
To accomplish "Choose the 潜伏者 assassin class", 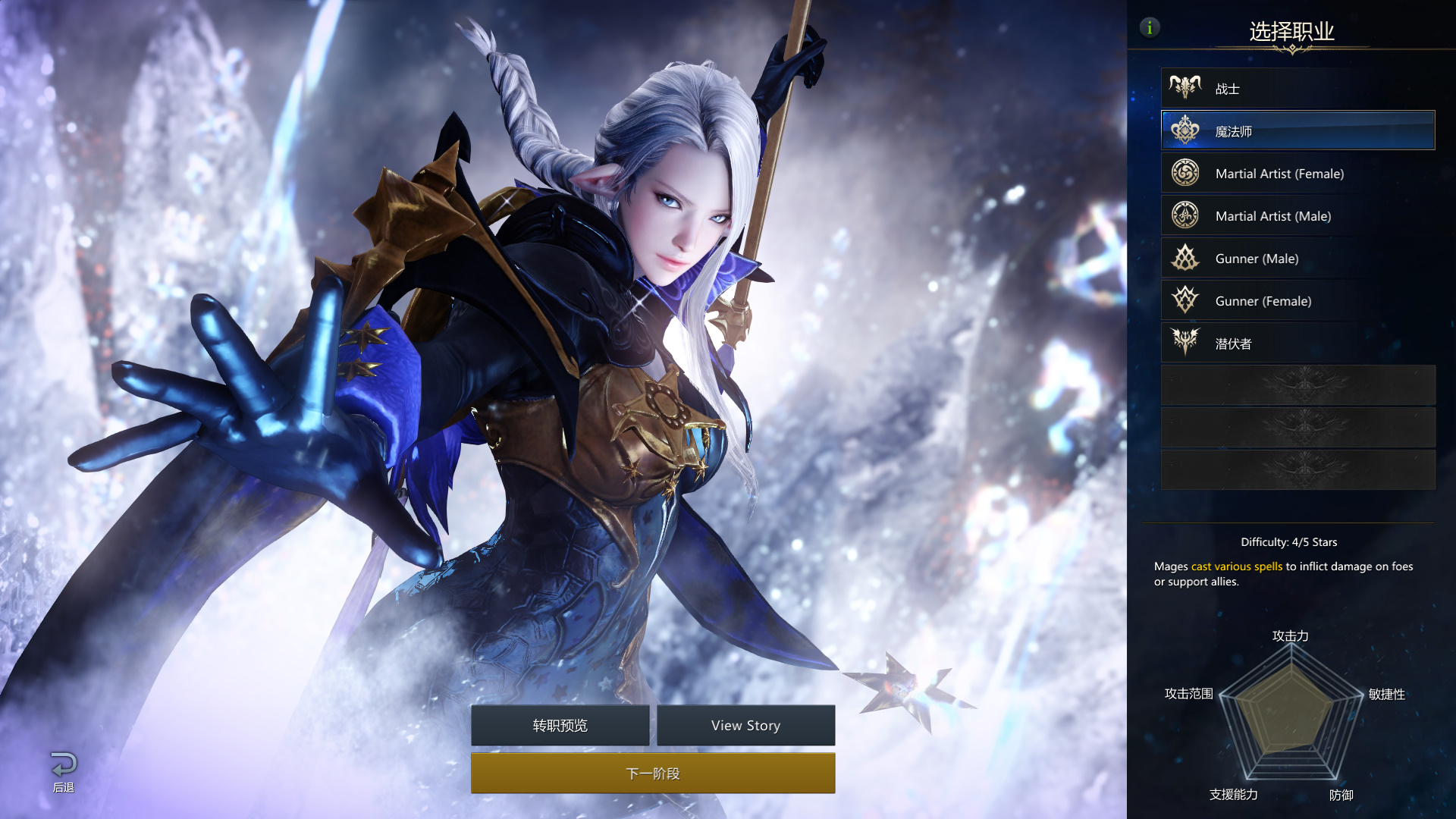I will click(1297, 344).
